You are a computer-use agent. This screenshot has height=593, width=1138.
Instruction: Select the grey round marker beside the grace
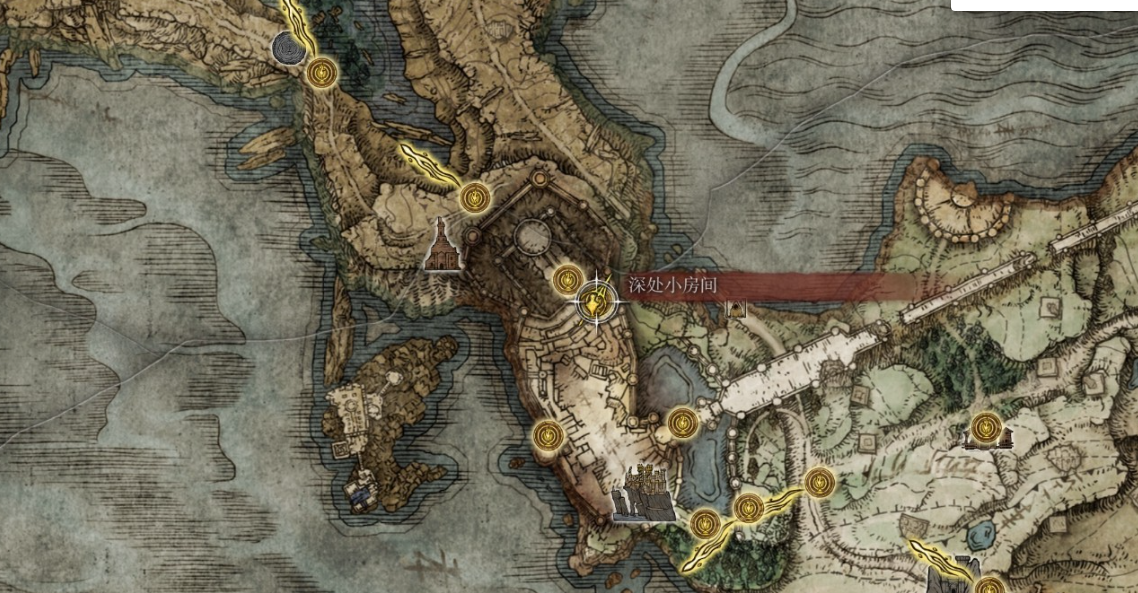(287, 45)
